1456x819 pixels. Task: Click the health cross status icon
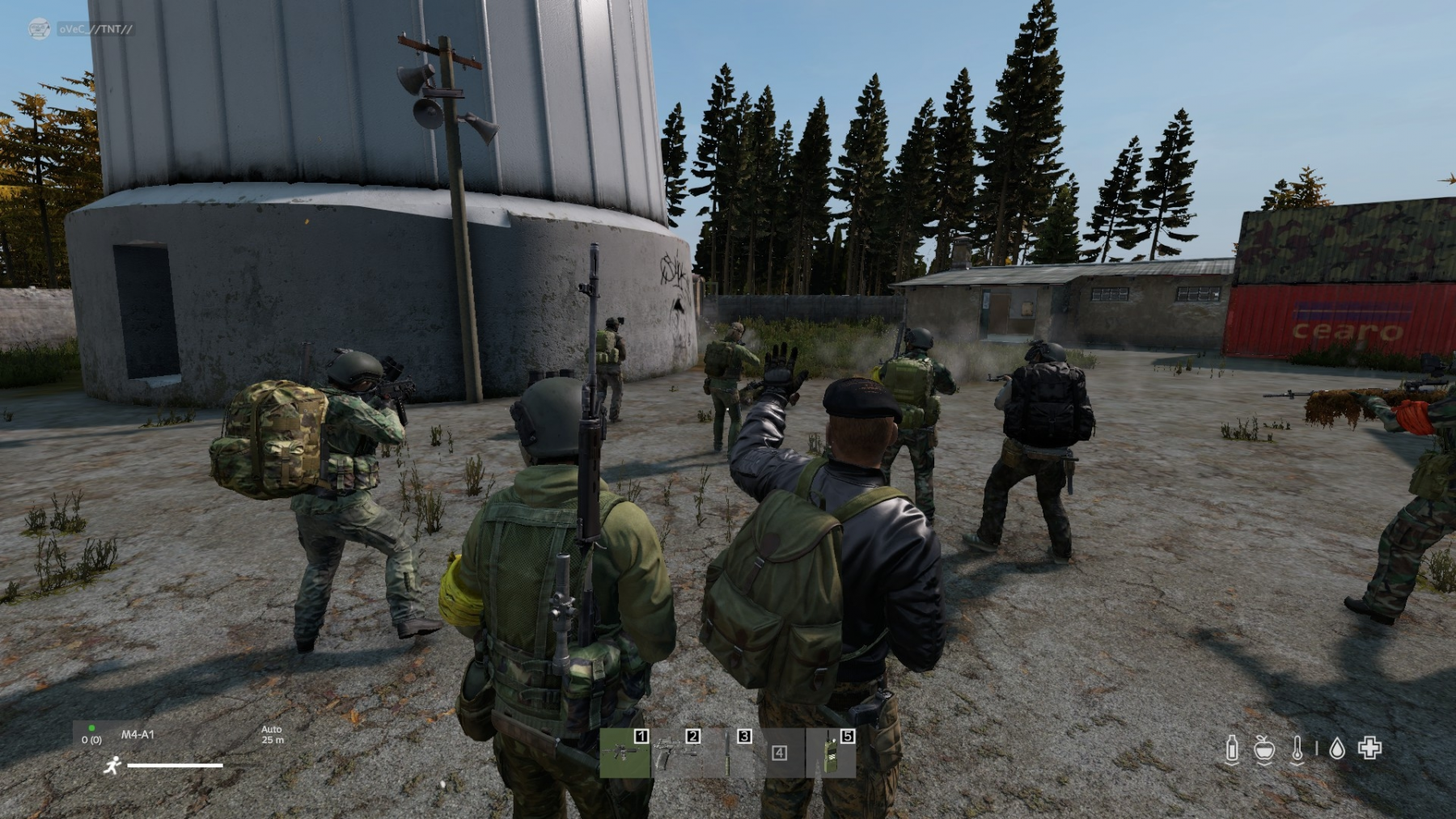1369,749
